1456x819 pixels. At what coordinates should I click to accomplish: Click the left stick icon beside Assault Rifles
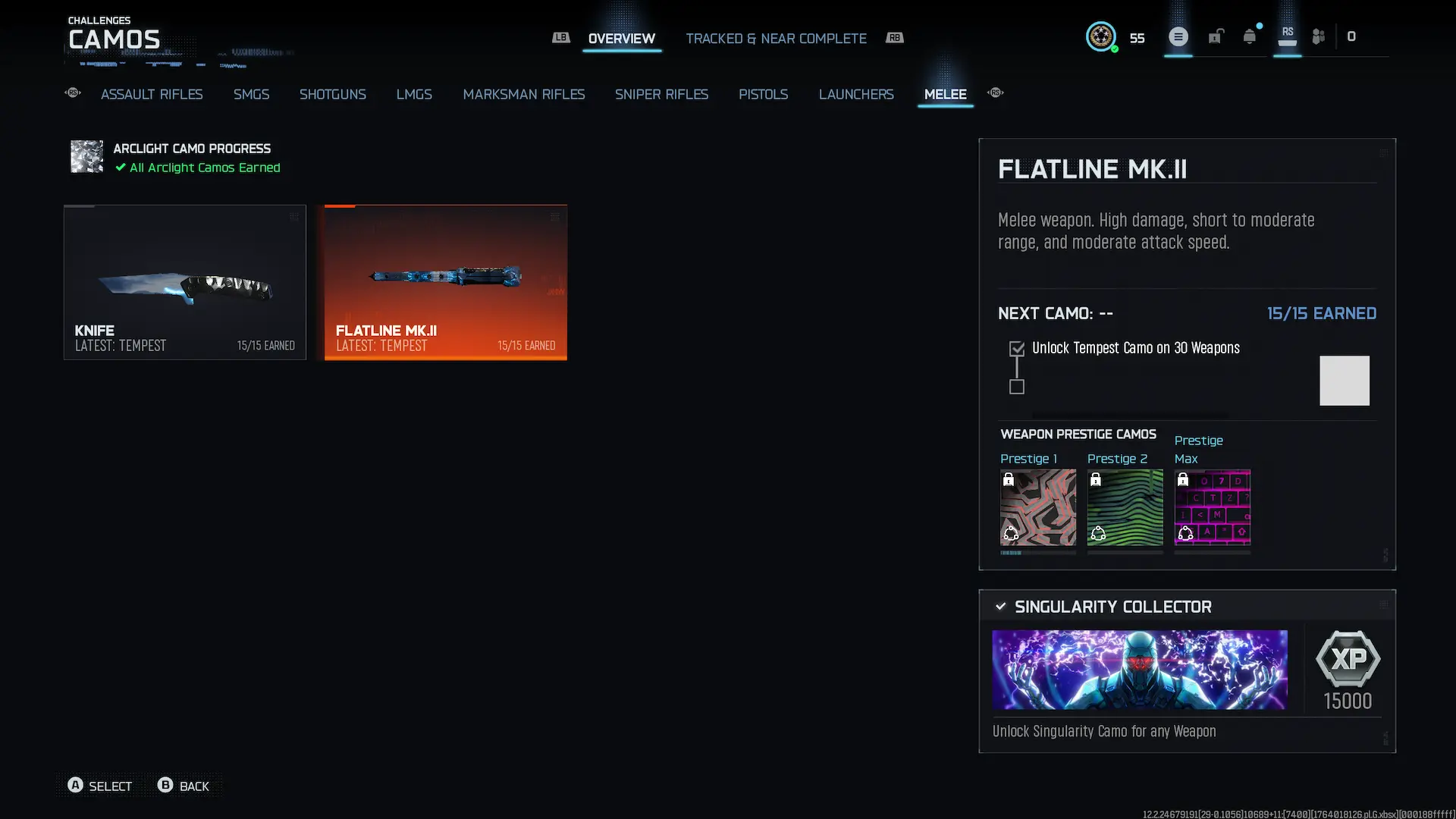point(72,93)
